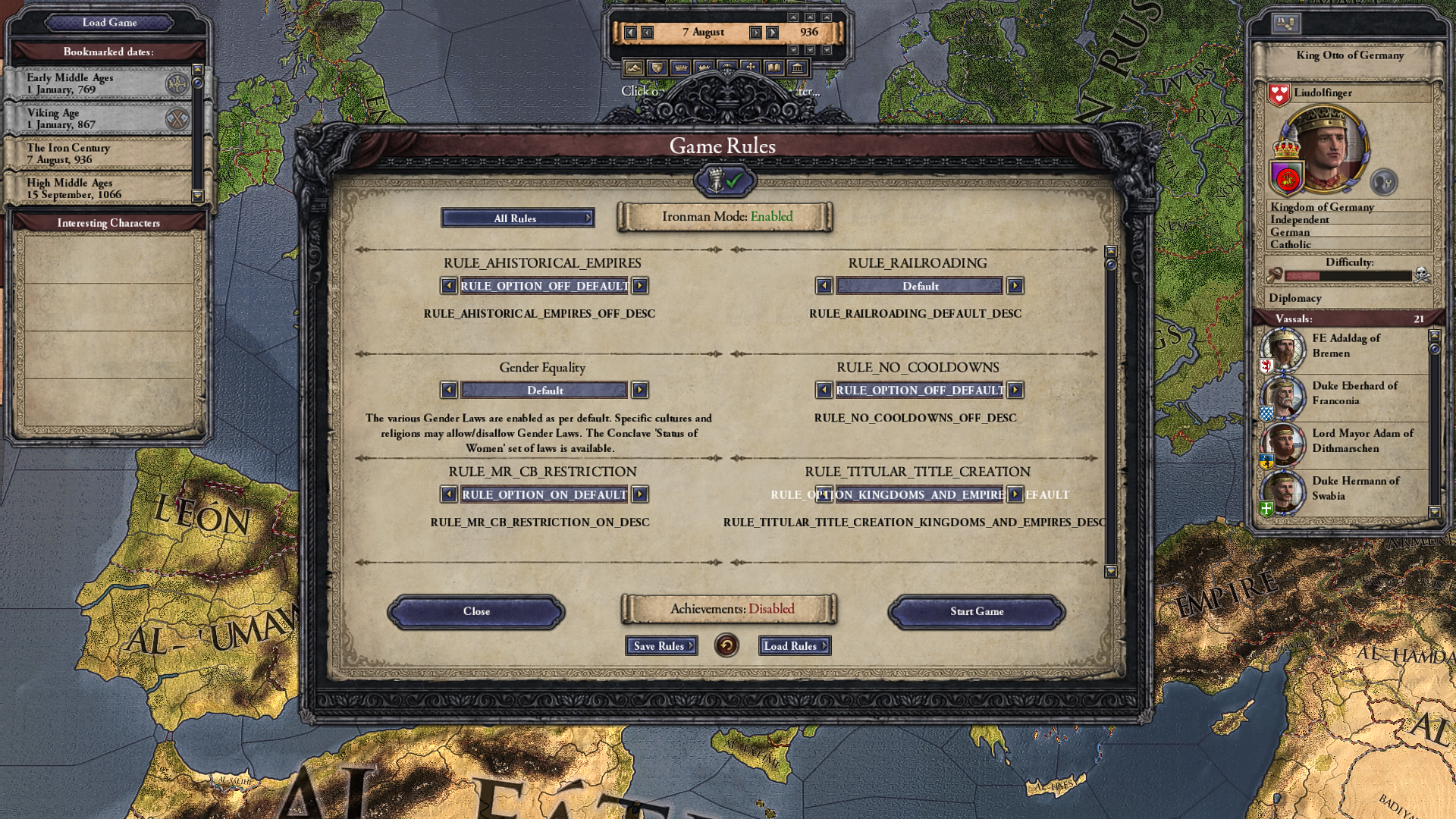Open the All Rules category dropdown

coord(518,218)
